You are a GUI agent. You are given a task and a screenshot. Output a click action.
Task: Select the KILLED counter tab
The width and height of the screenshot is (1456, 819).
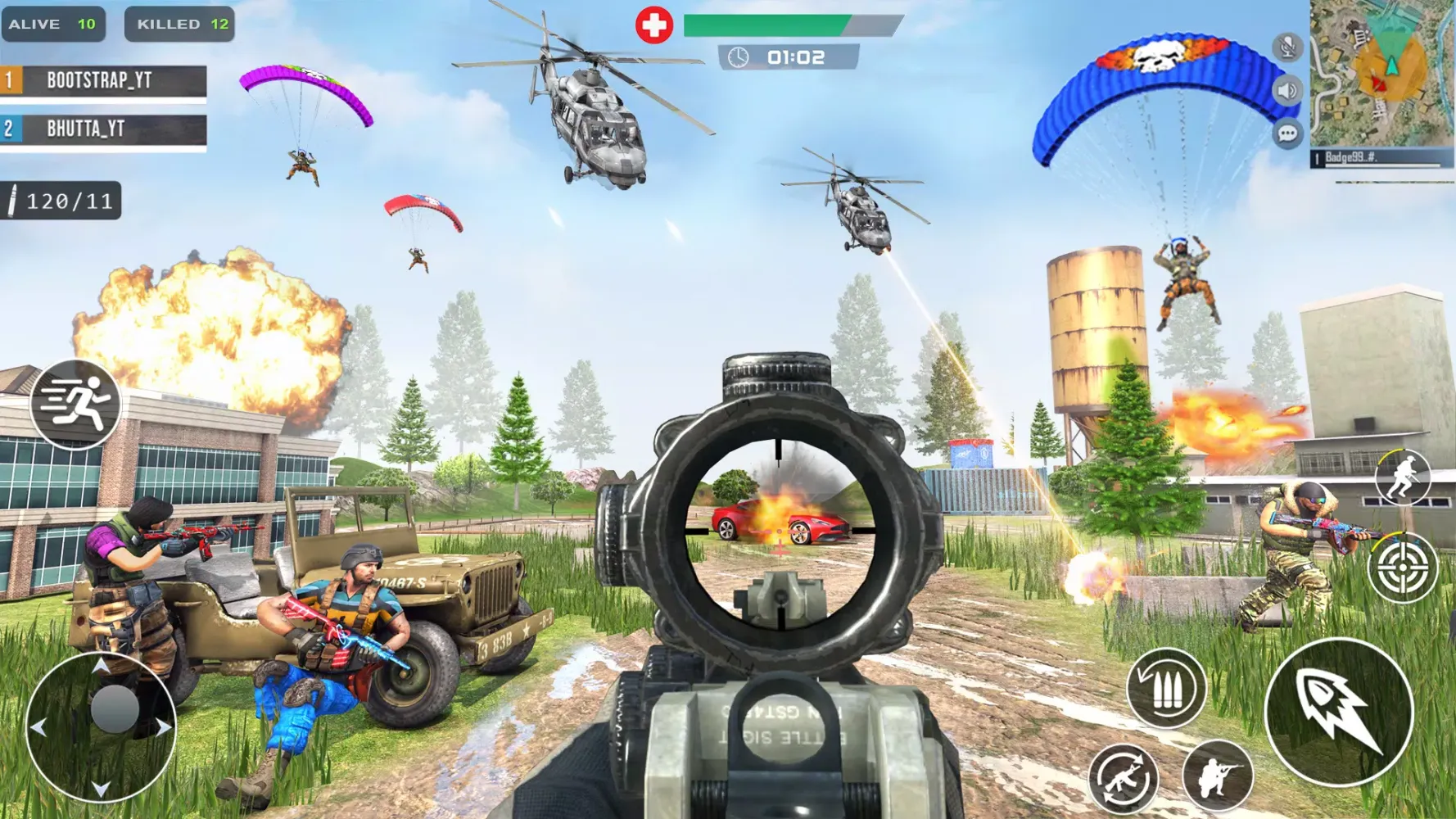tap(179, 23)
